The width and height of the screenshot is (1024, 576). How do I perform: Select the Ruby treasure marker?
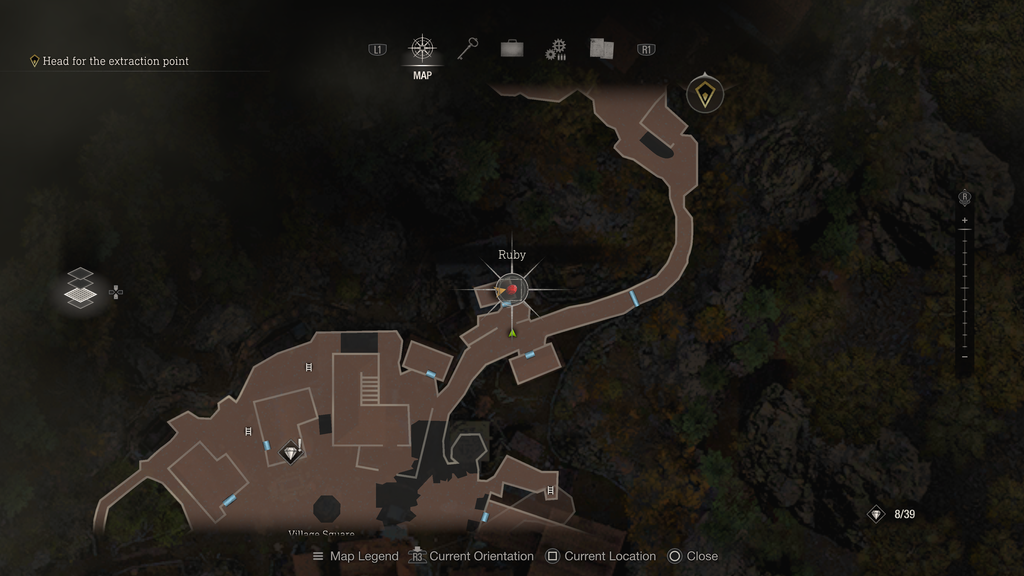point(512,289)
